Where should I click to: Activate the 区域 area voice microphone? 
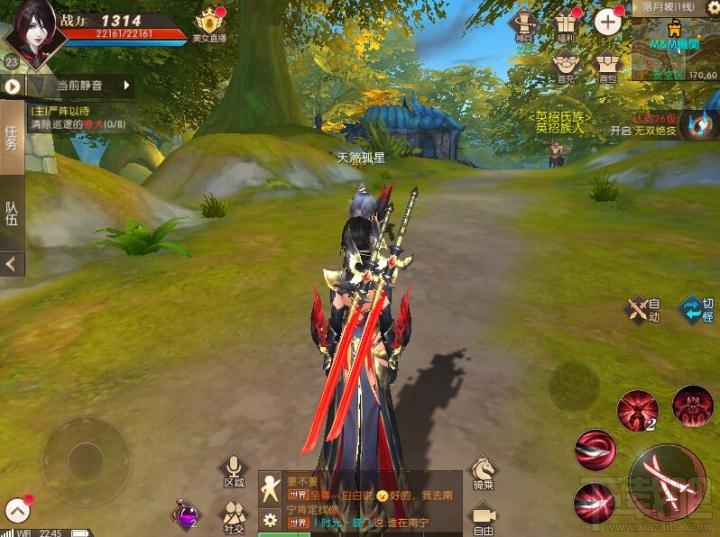(234, 471)
